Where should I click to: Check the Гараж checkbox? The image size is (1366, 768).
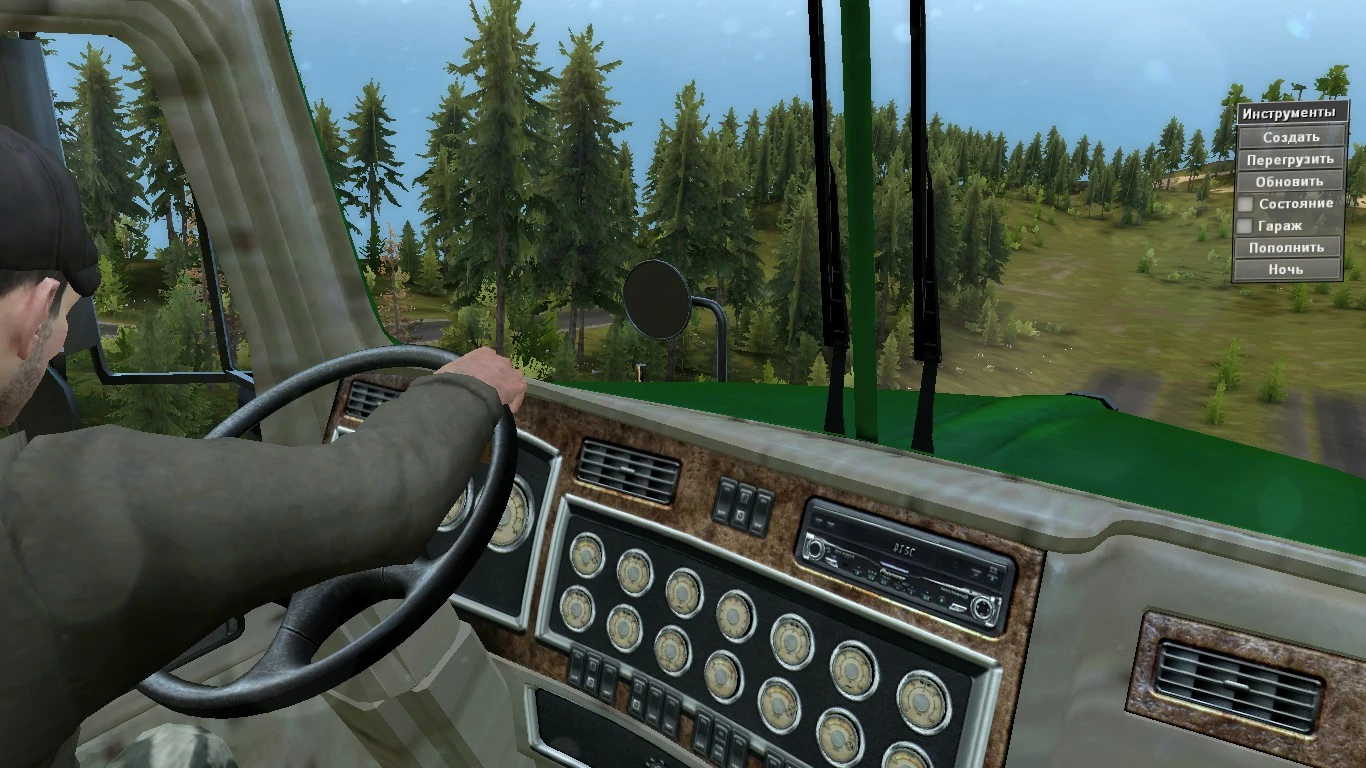click(1244, 226)
